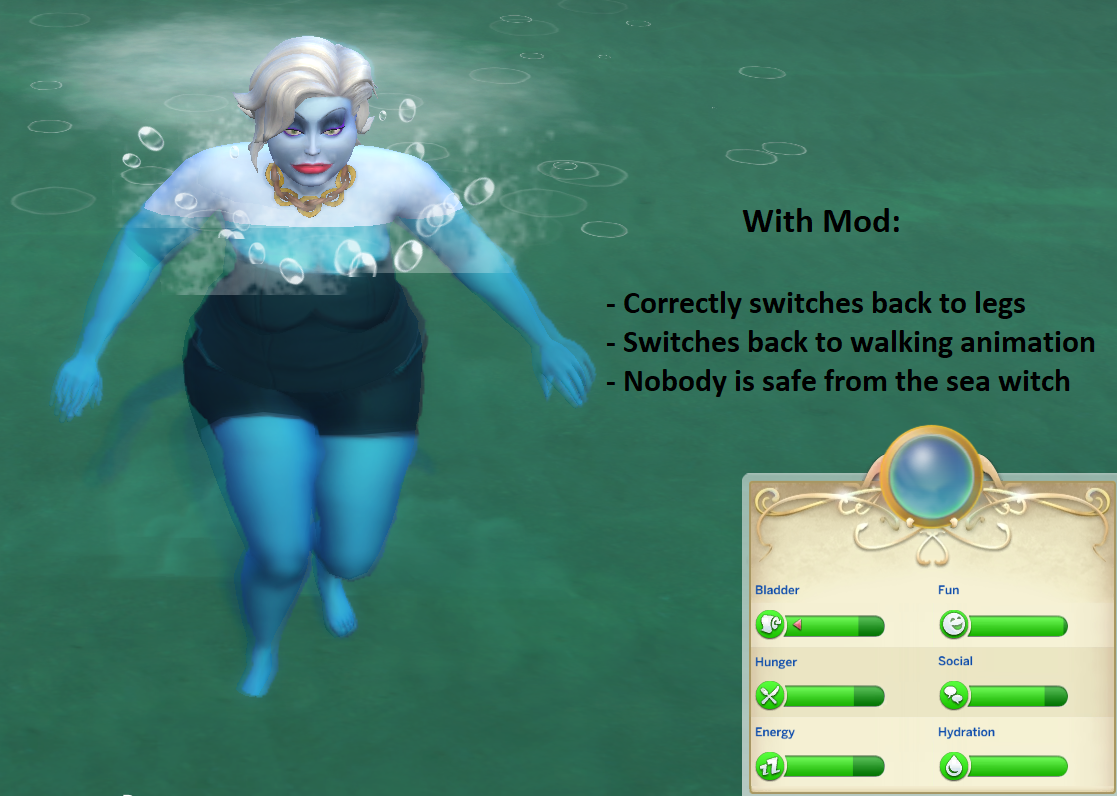This screenshot has height=796, width=1117.
Task: Select the Fun need smiley icon
Action: point(954,626)
